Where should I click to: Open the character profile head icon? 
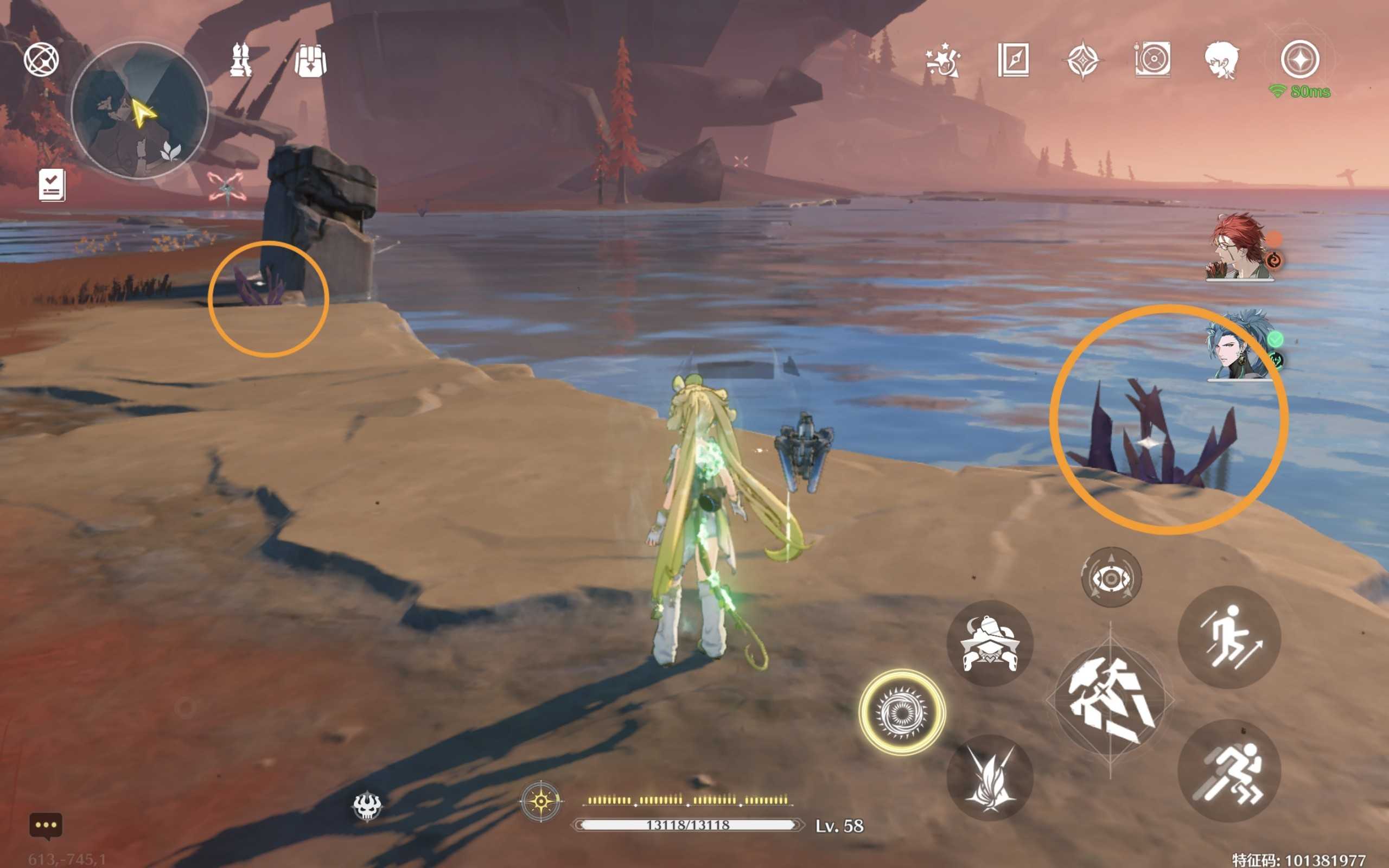point(1221,60)
